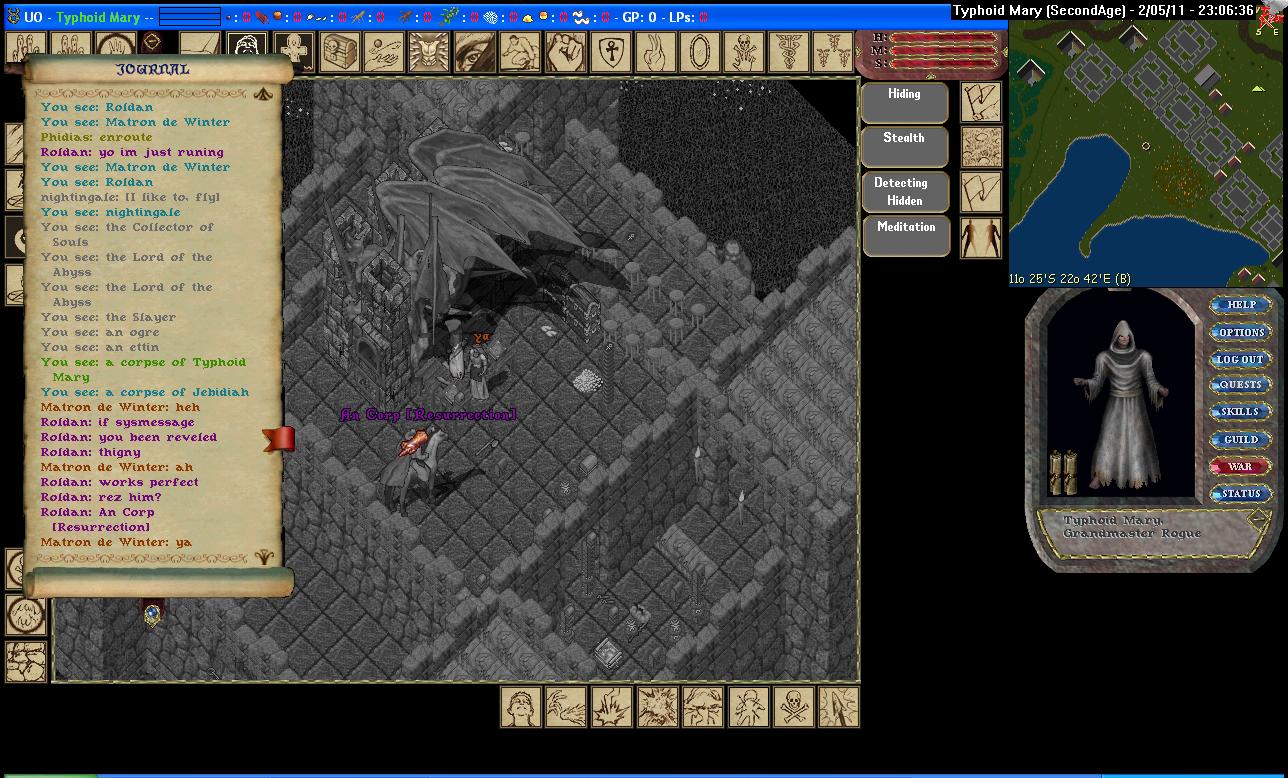This screenshot has width=1288, height=778.
Task: Toggle WAR mode on the paperdoll
Action: pos(1240,466)
